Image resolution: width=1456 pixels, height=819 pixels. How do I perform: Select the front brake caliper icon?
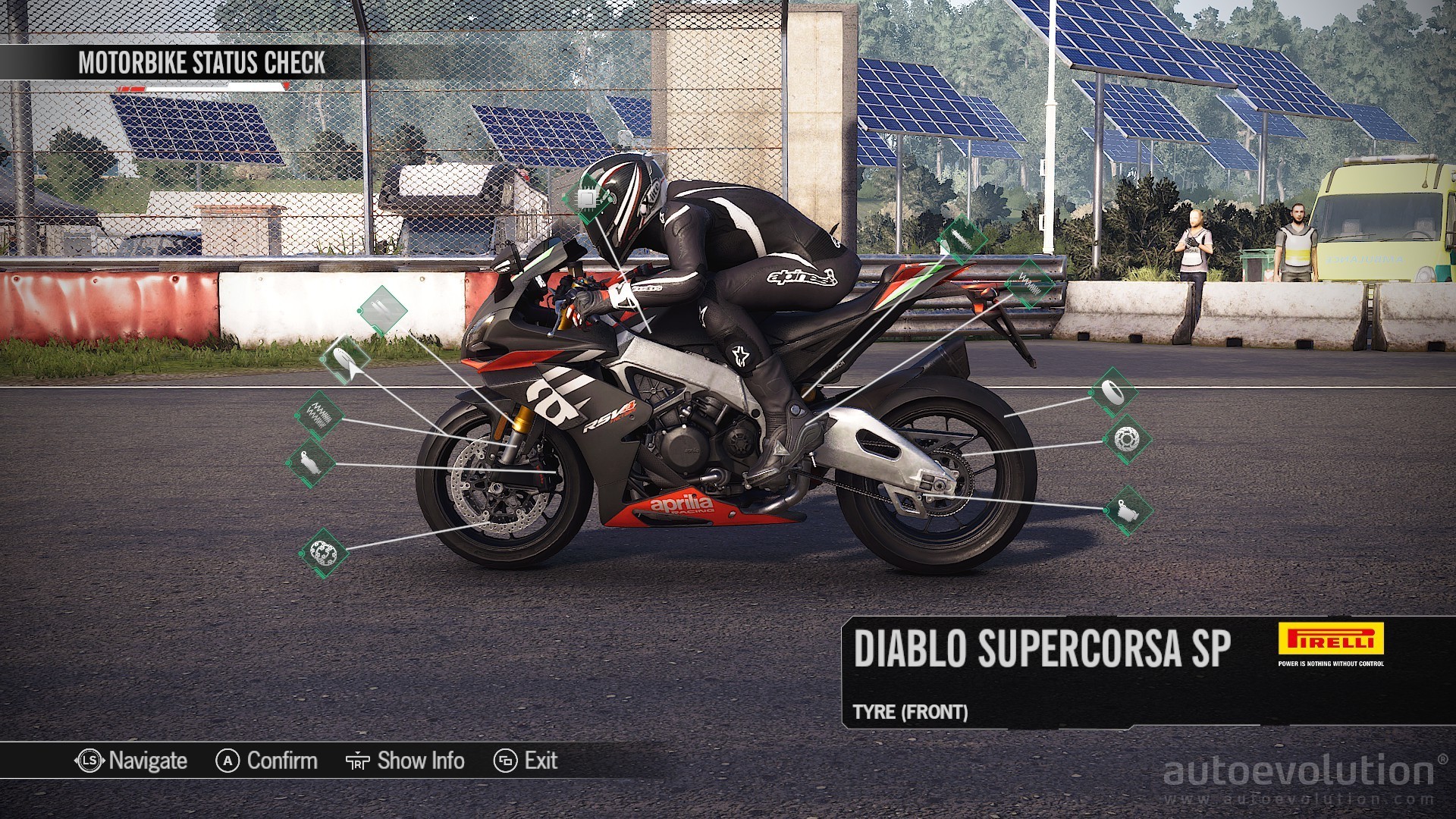(x=310, y=463)
